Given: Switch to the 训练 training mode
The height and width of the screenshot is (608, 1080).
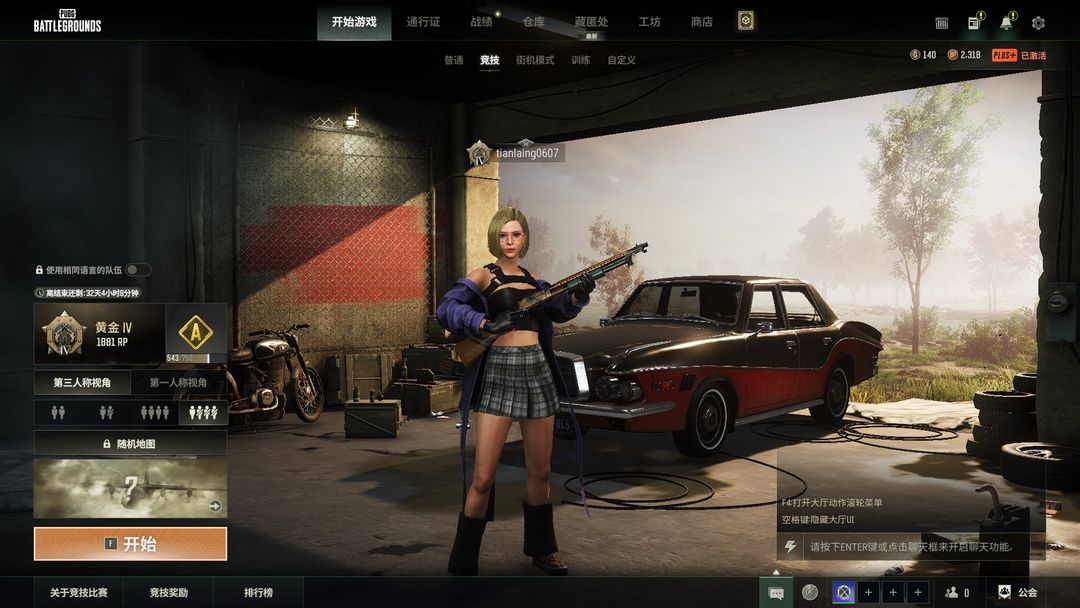Looking at the screenshot, I should coord(580,60).
